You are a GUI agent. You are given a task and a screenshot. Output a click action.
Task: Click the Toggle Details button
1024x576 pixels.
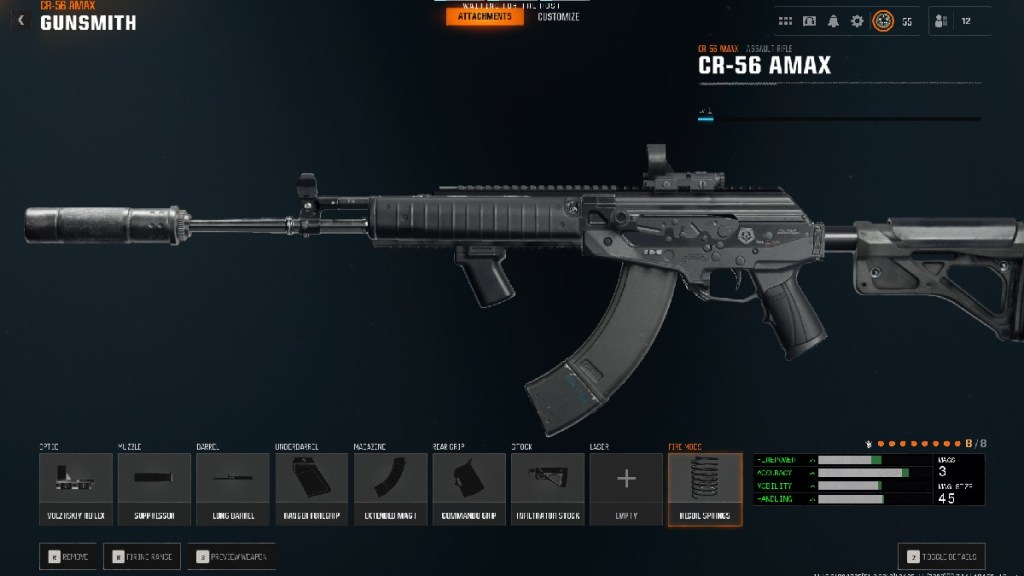[941, 557]
